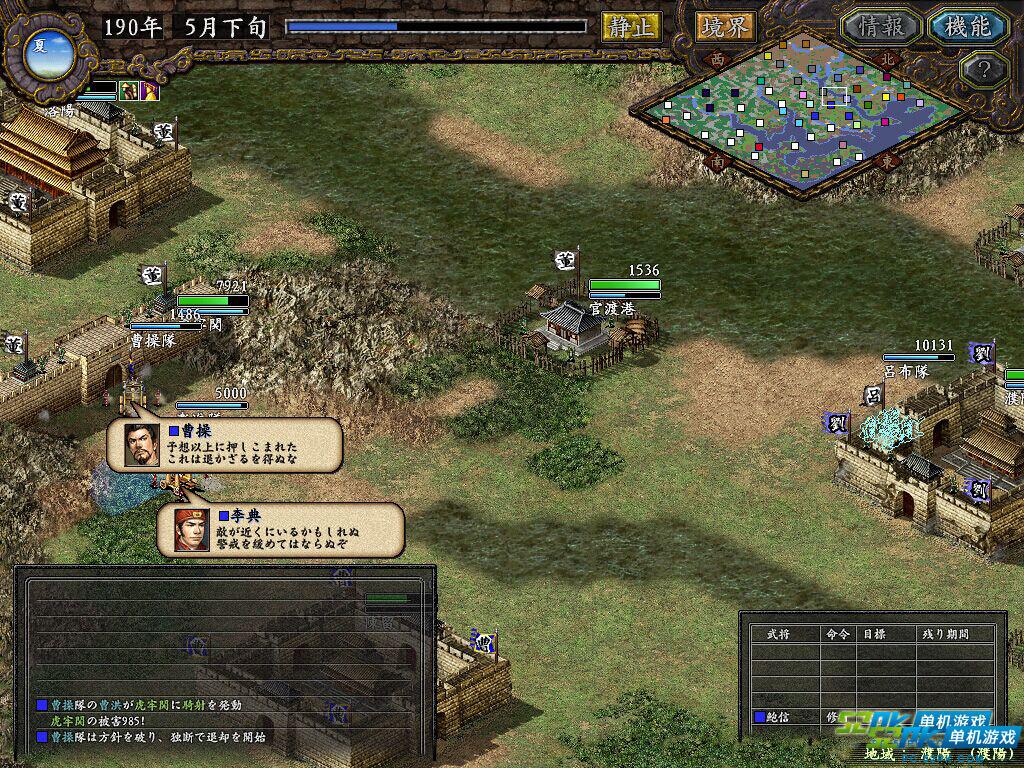The image size is (1024, 768).
Task: Select the 呂布隊 unit label
Action: pos(907,370)
